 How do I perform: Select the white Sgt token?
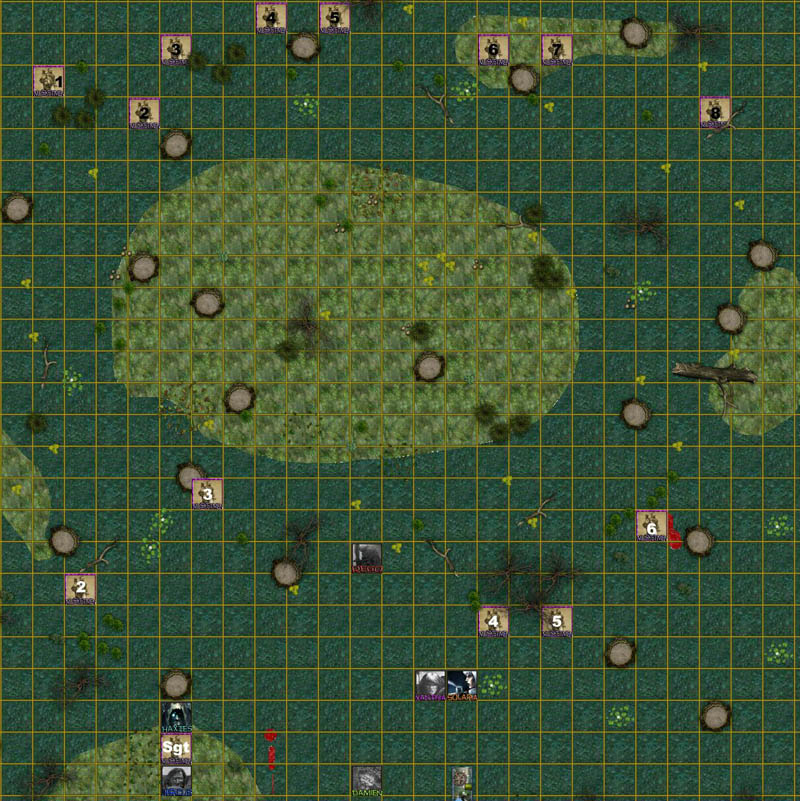(x=176, y=749)
